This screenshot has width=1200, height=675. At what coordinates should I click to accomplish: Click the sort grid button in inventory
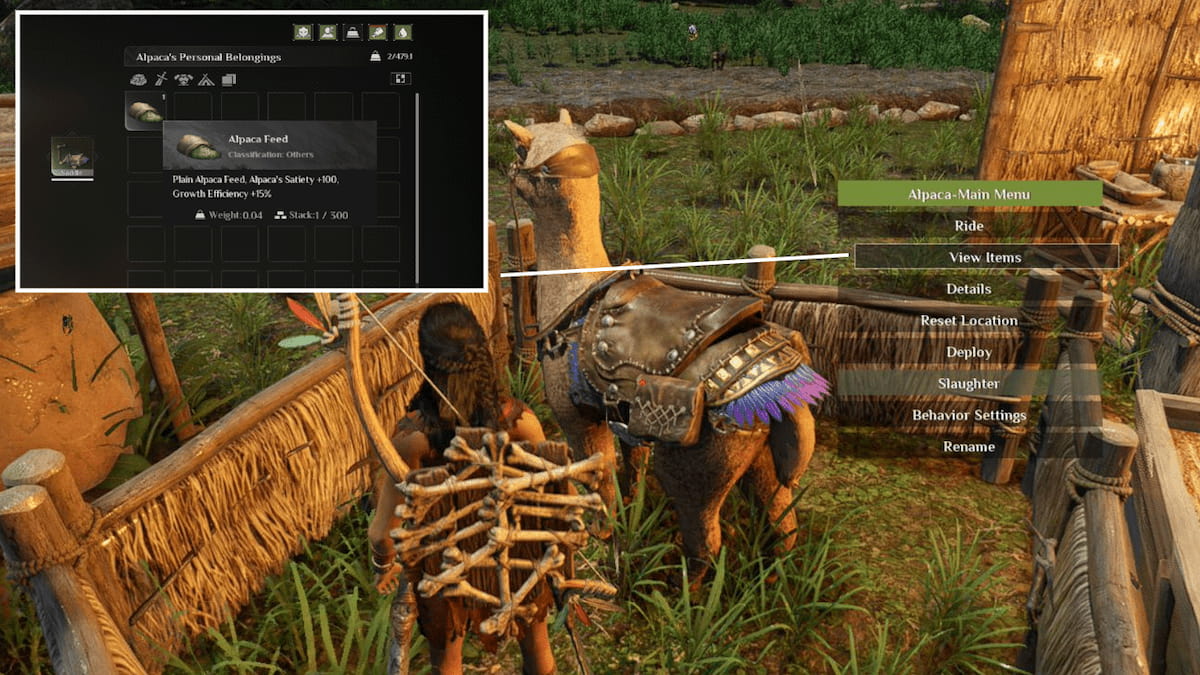[400, 79]
